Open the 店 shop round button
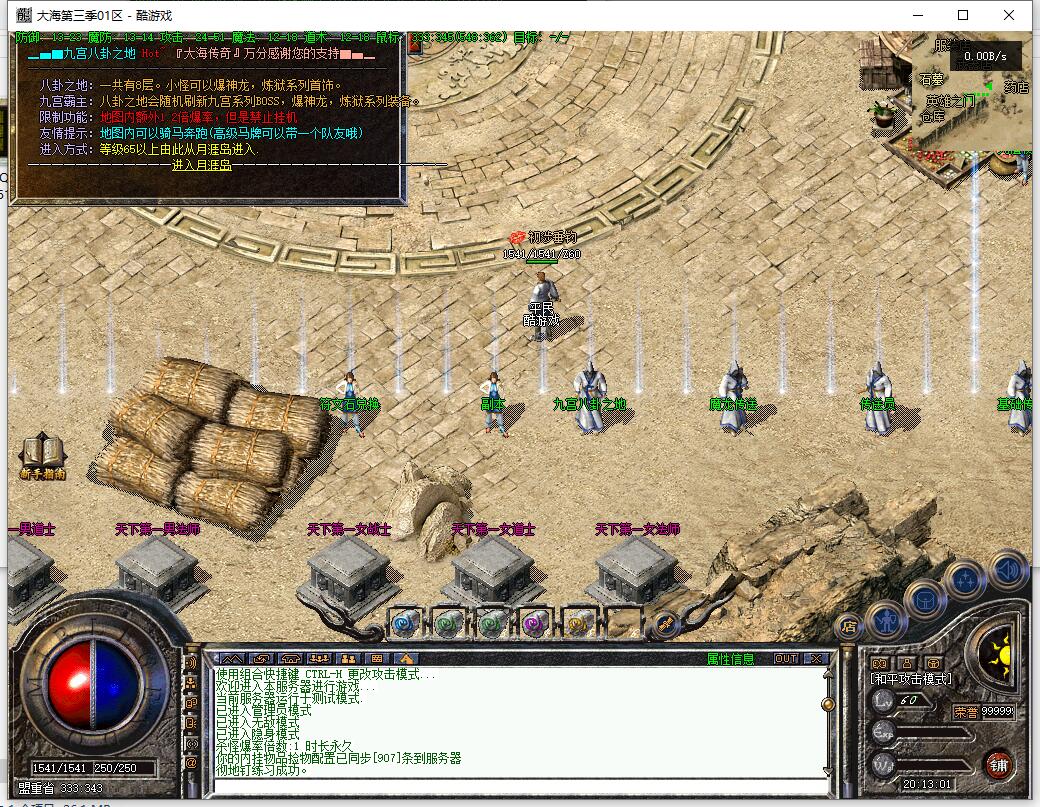 coord(848,628)
